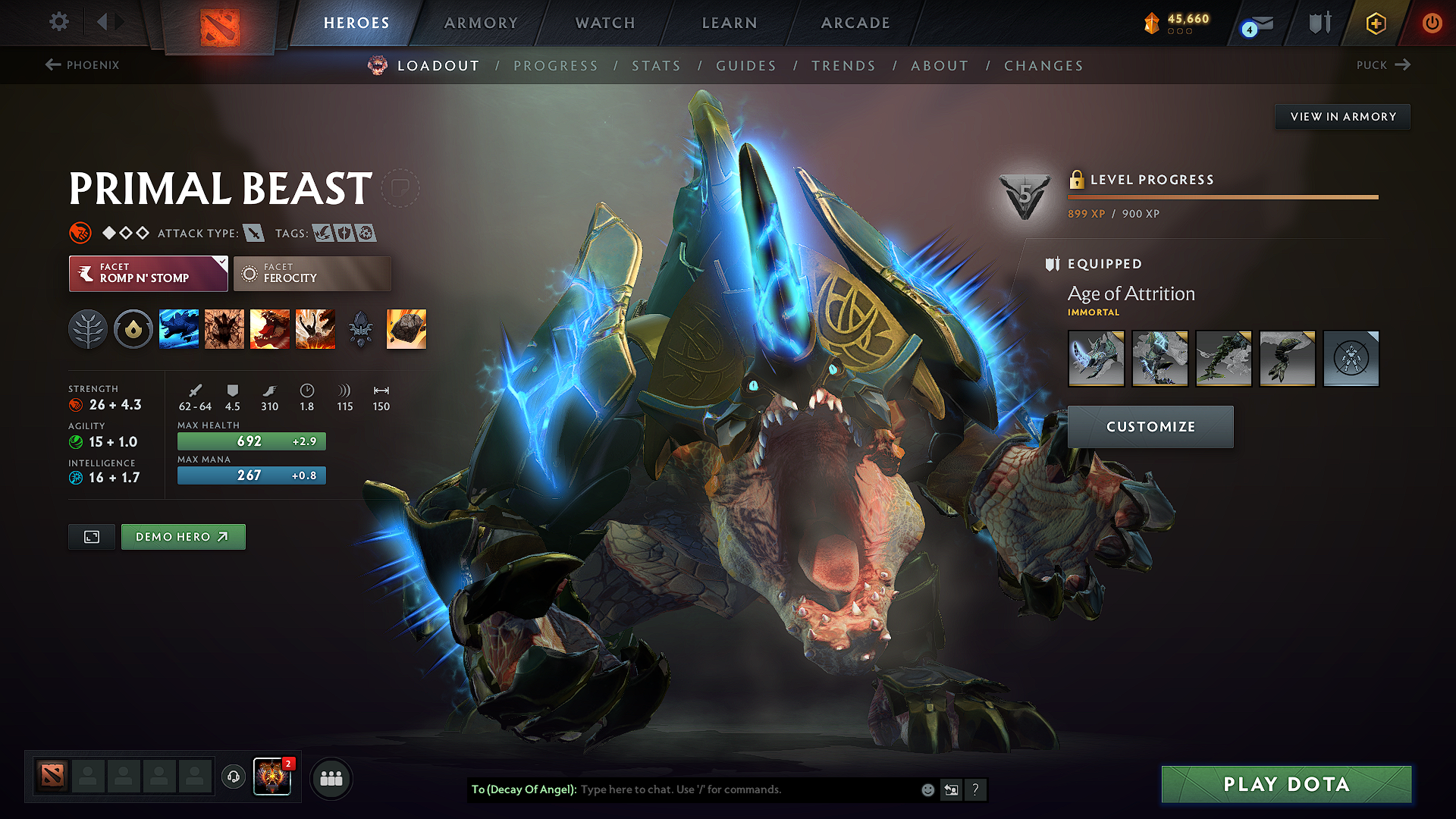Click CUSTOMIZE under equipped items
This screenshot has width=1456, height=819.
click(x=1150, y=426)
